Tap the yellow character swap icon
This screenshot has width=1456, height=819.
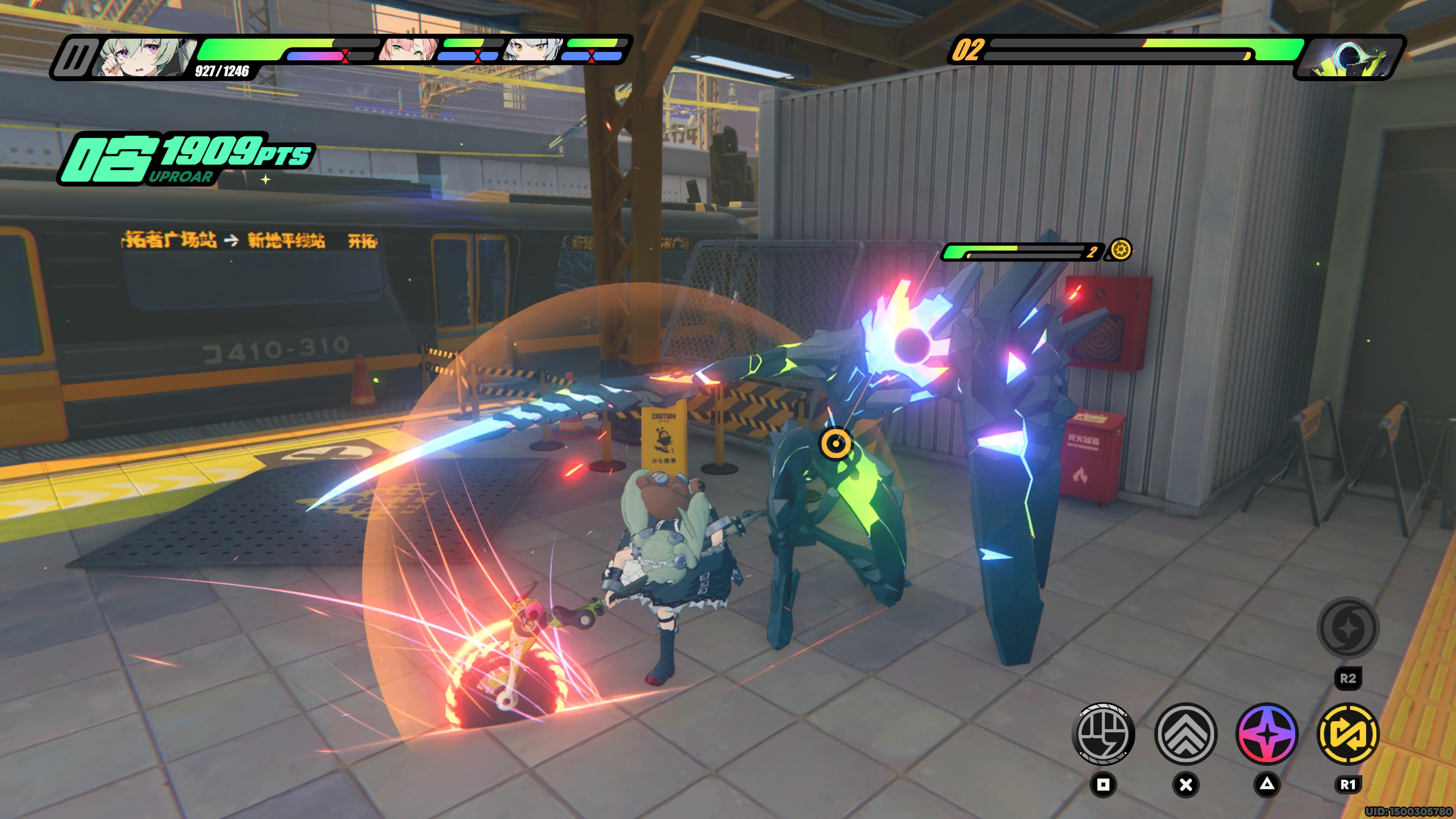coord(1348,734)
